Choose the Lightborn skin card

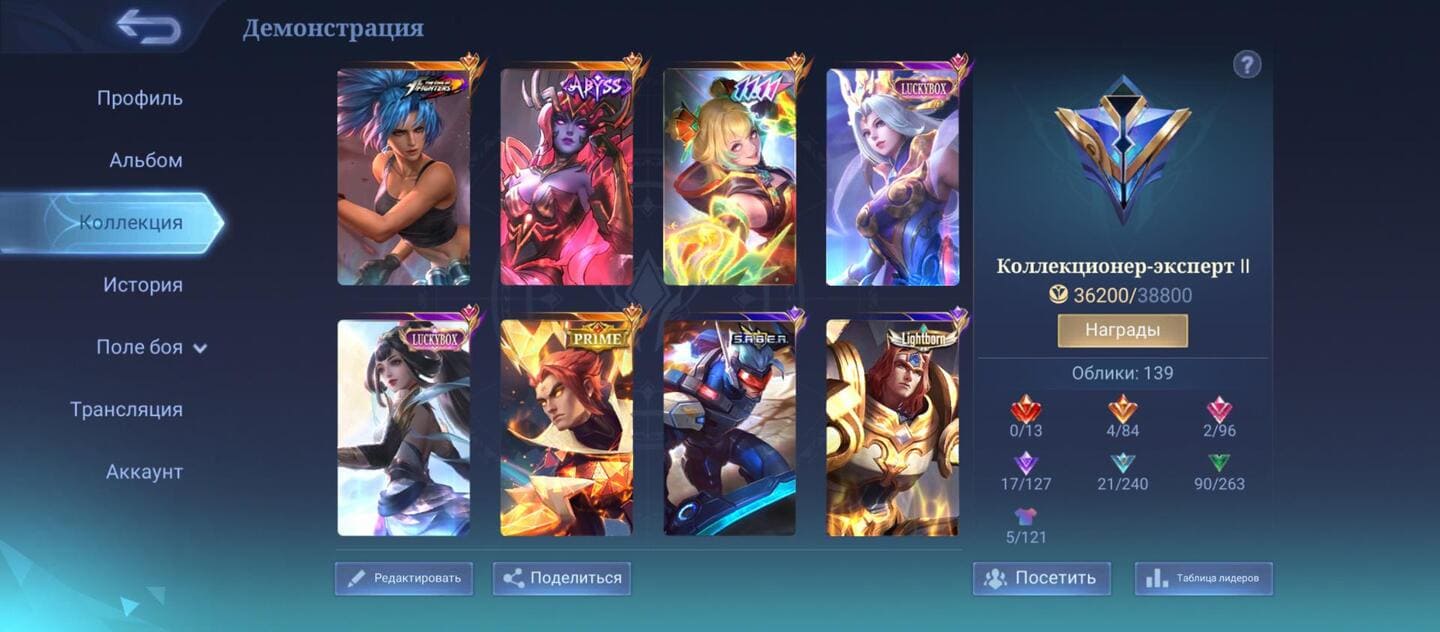pos(893,428)
